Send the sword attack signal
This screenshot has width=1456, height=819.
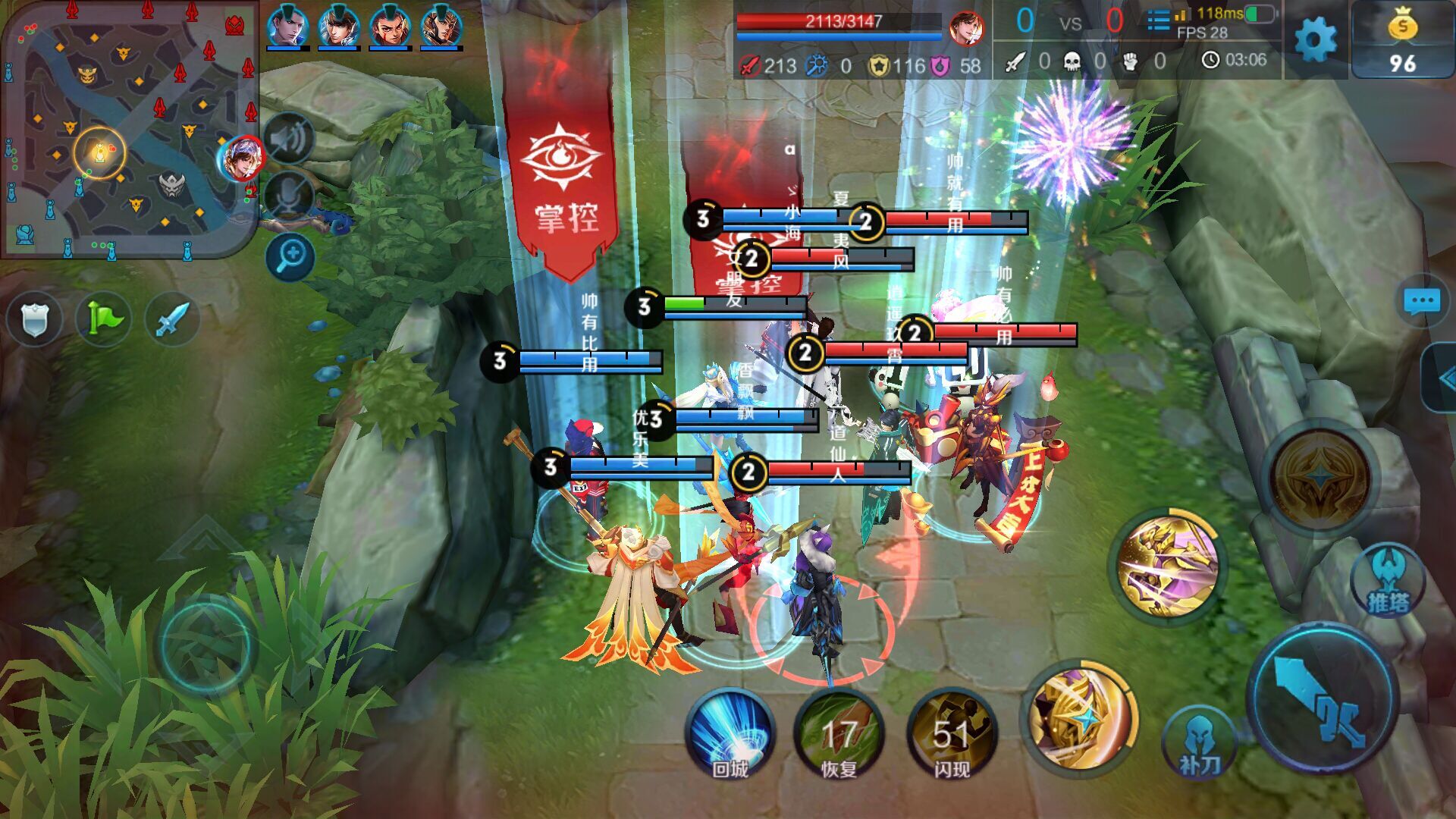click(172, 318)
